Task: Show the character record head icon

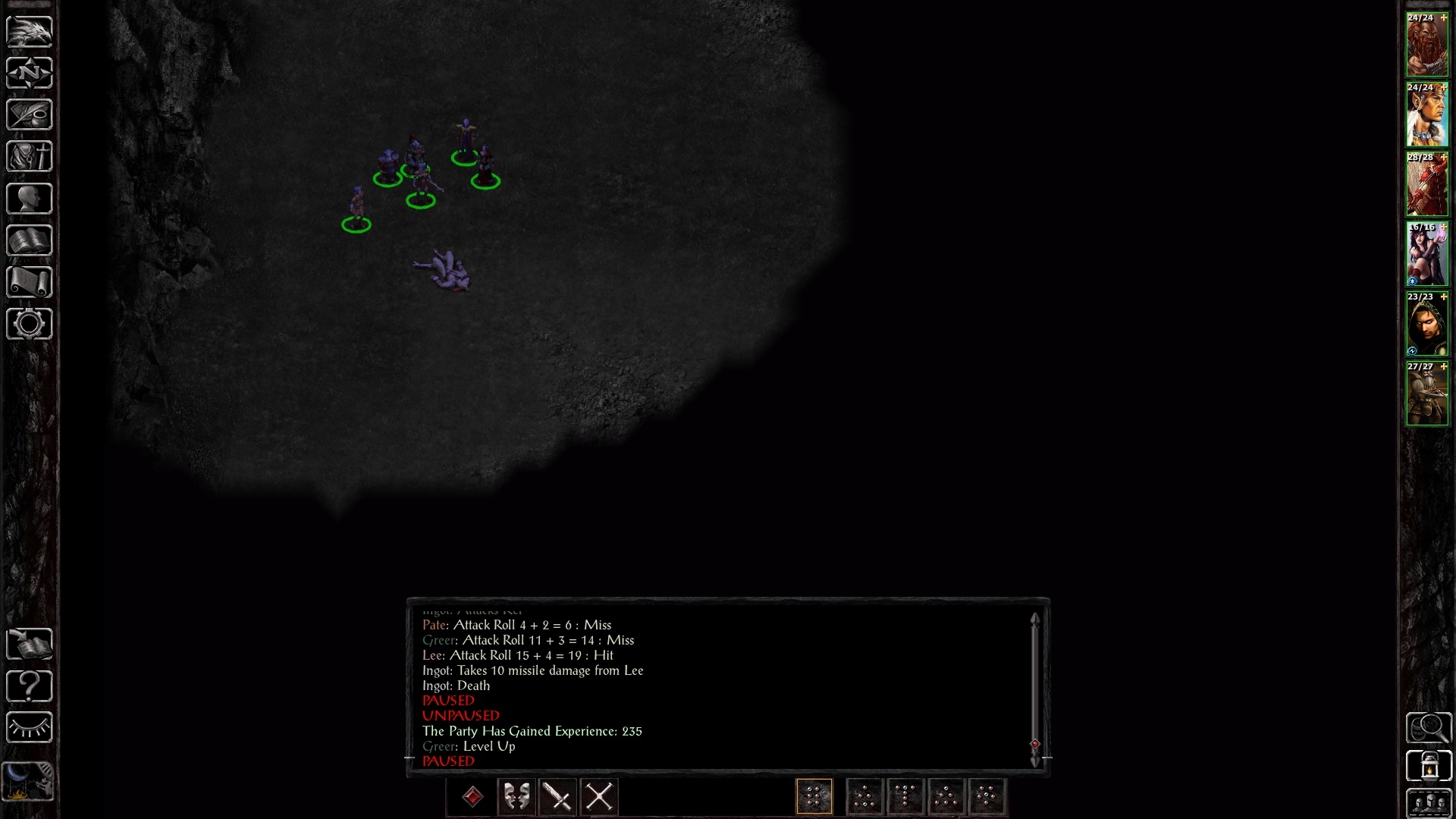Action: pos(30,199)
